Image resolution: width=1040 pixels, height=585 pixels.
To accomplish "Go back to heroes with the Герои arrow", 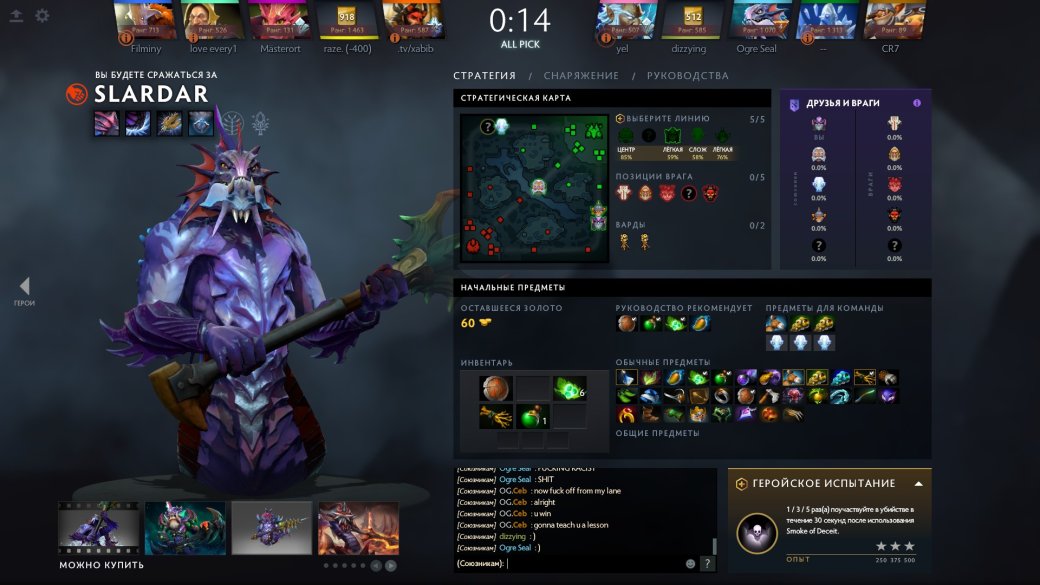I will pyautogui.click(x=24, y=288).
